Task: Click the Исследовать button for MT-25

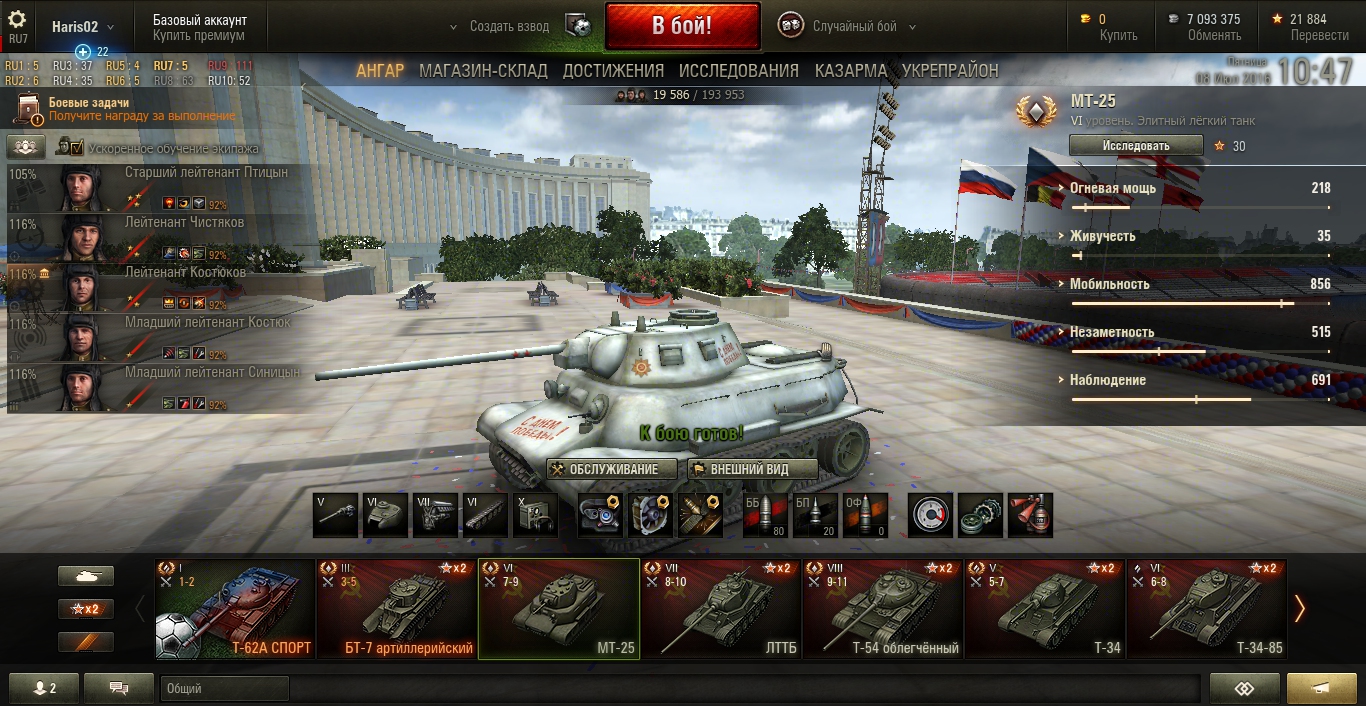Action: click(1135, 146)
